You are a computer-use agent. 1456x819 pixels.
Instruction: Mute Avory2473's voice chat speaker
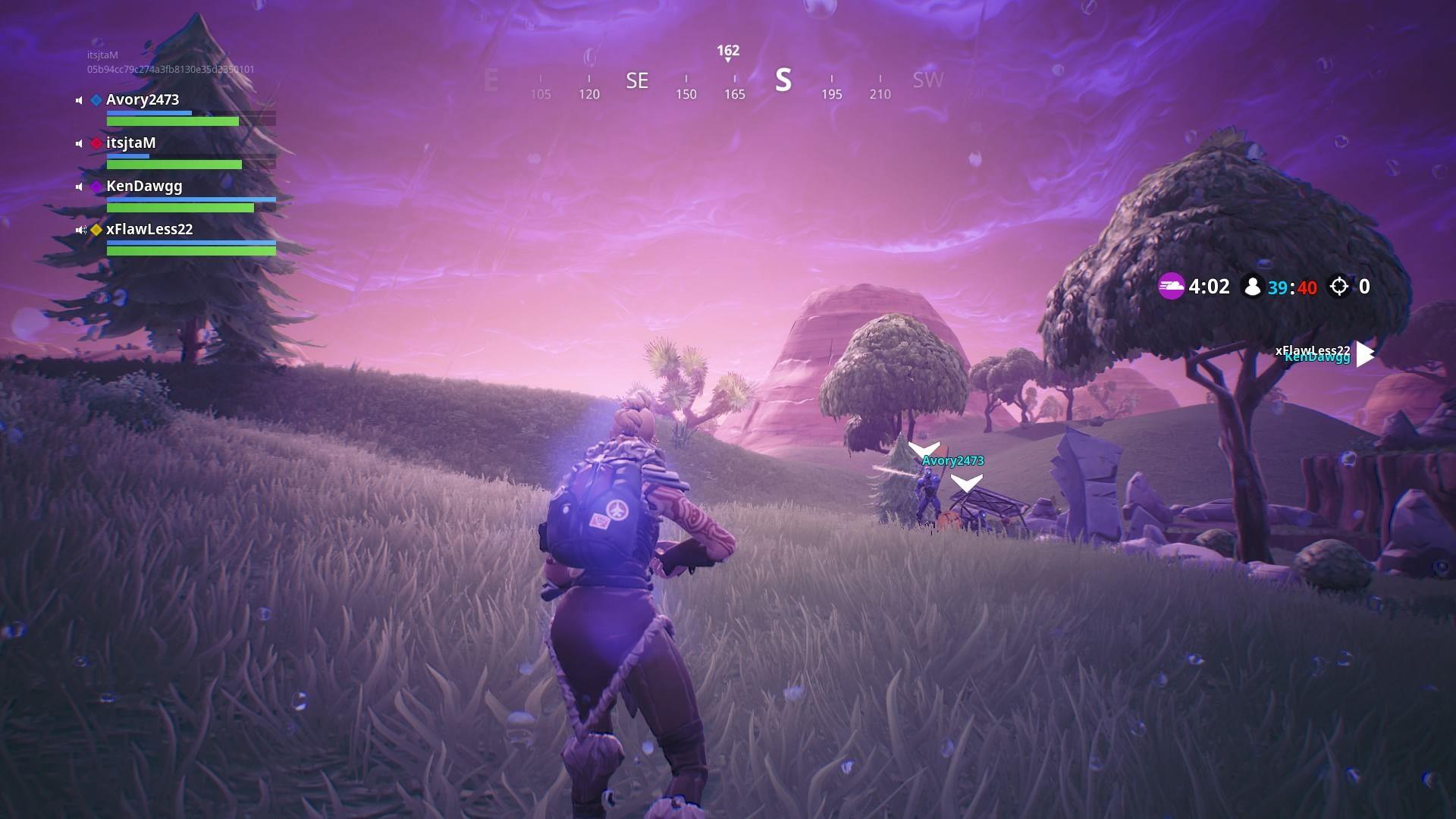[78, 99]
